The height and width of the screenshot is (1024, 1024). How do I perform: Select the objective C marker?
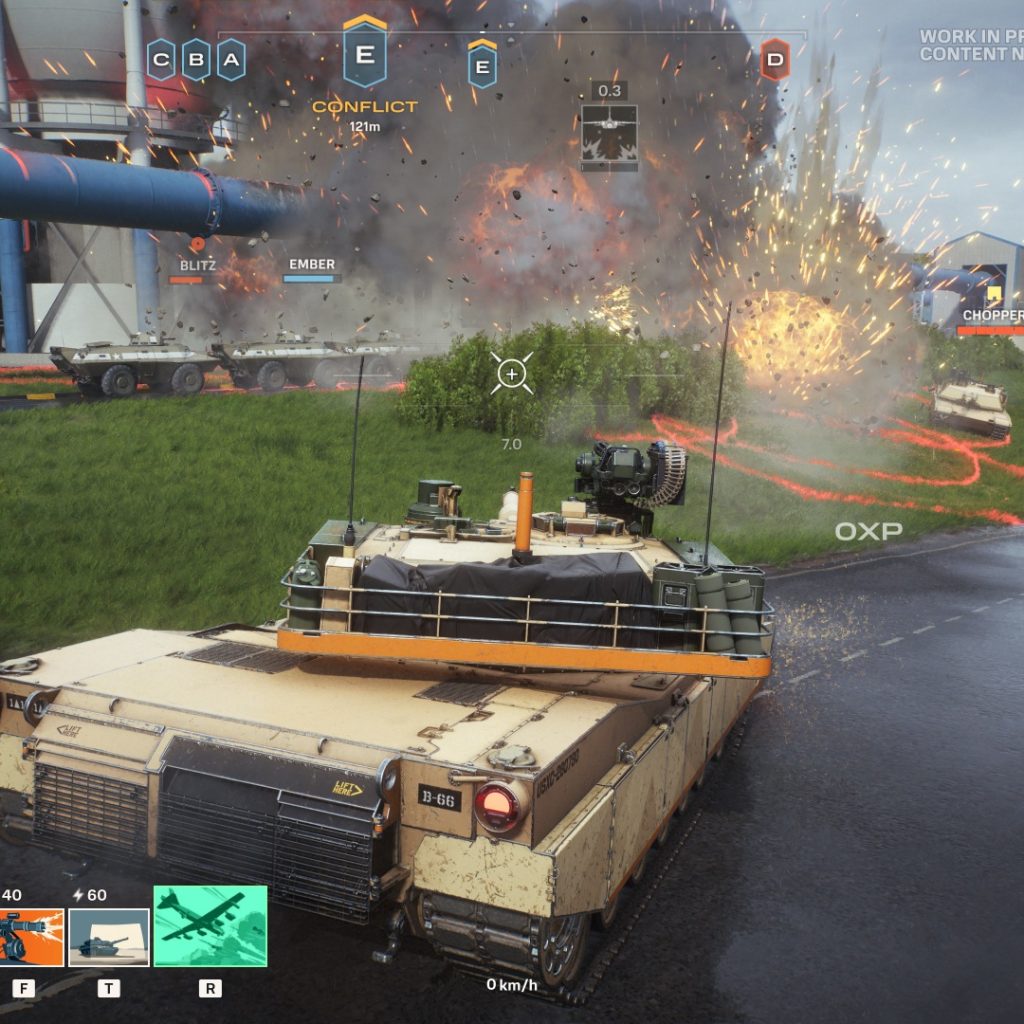161,60
